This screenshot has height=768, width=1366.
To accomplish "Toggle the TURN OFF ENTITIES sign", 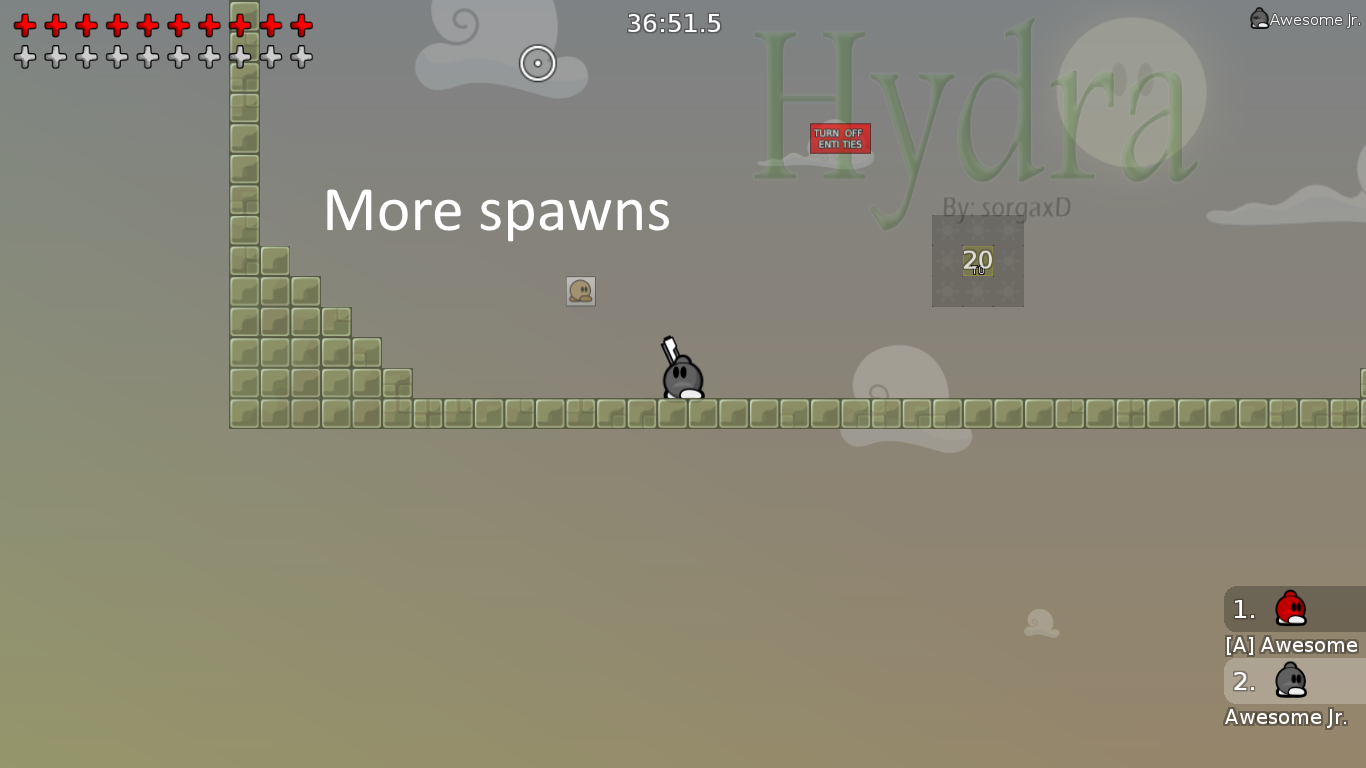I will [x=839, y=138].
